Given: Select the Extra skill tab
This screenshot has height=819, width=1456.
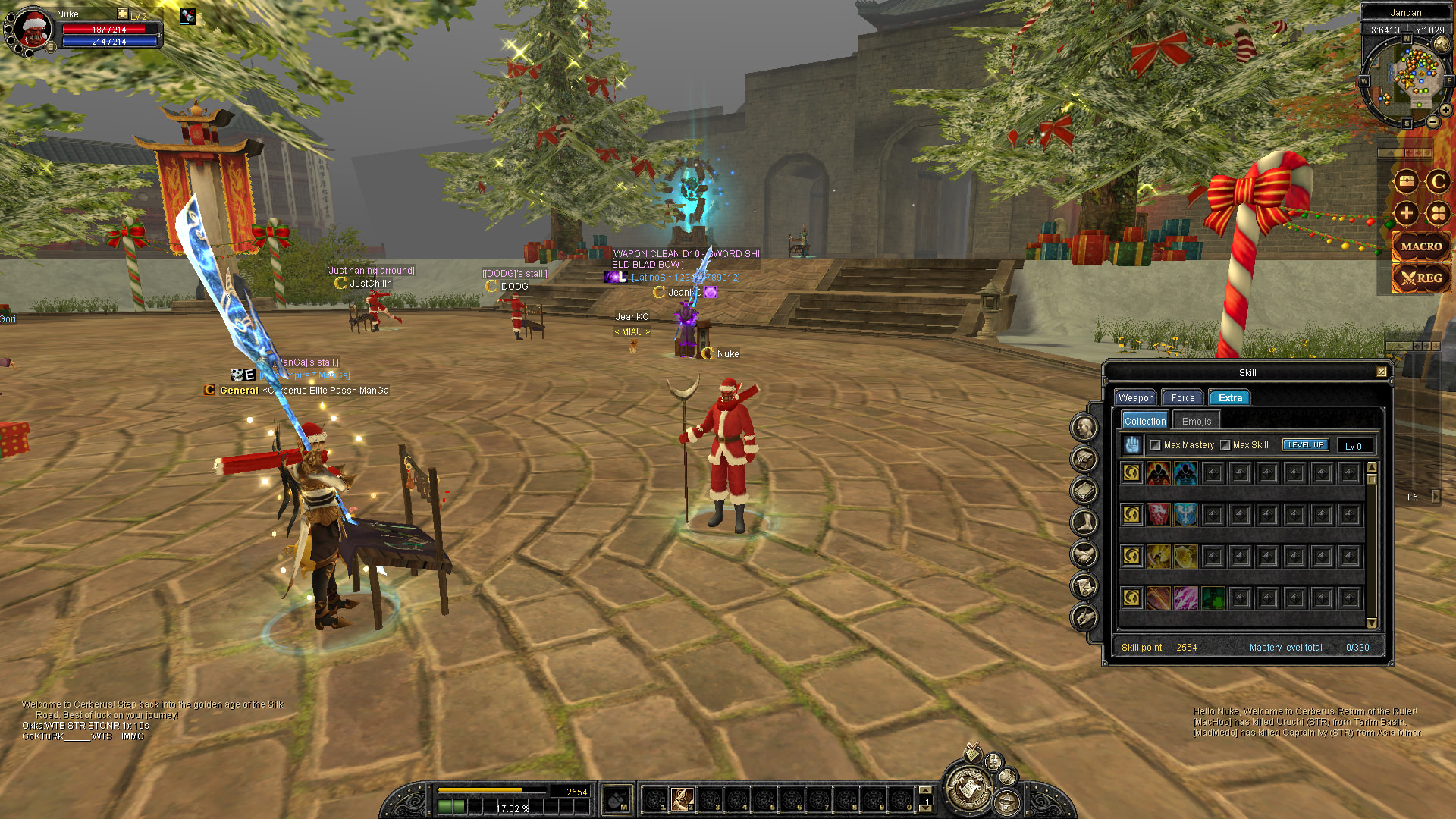Looking at the screenshot, I should 1230,398.
